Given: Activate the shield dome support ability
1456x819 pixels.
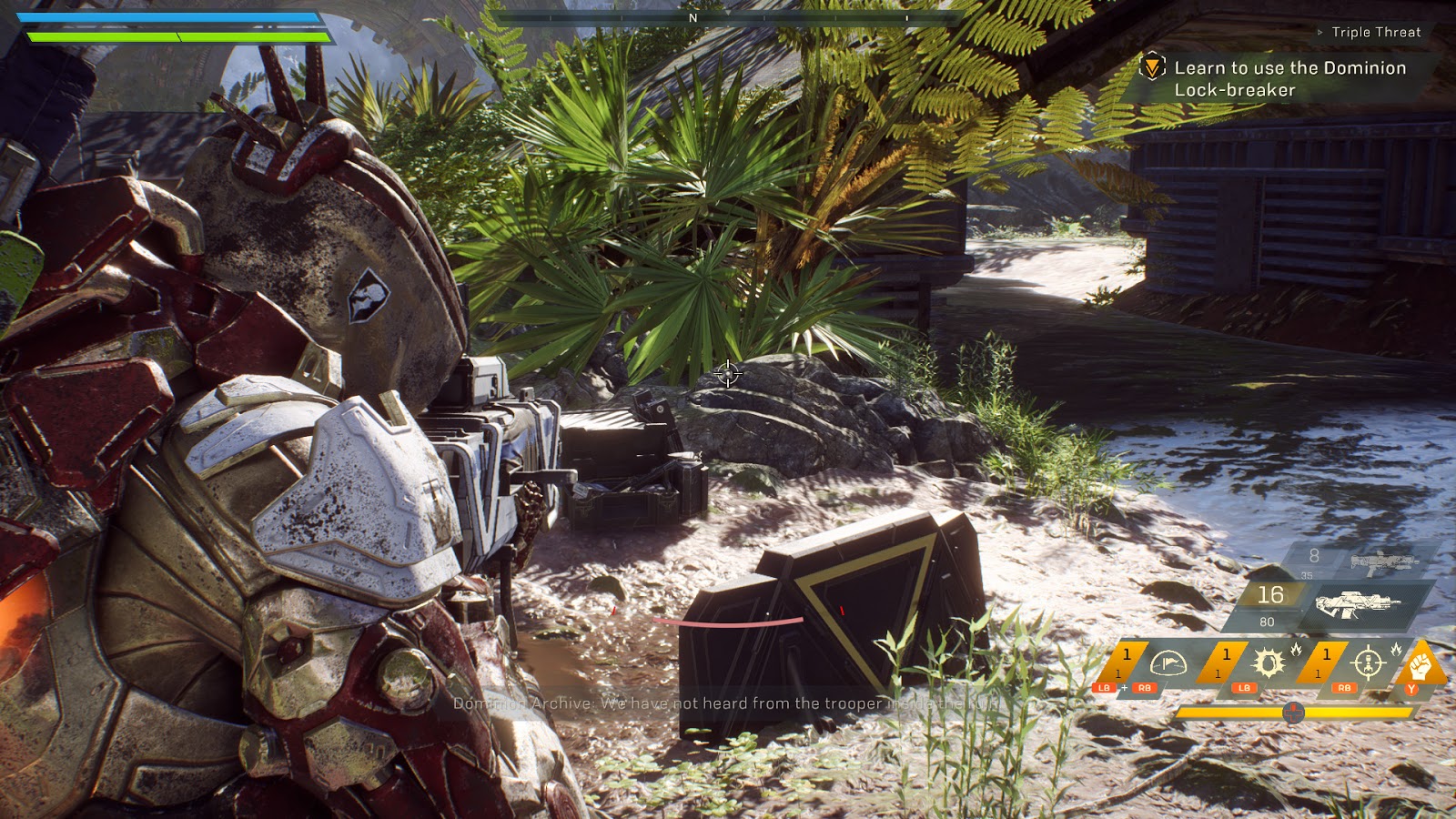Looking at the screenshot, I should [x=1167, y=664].
